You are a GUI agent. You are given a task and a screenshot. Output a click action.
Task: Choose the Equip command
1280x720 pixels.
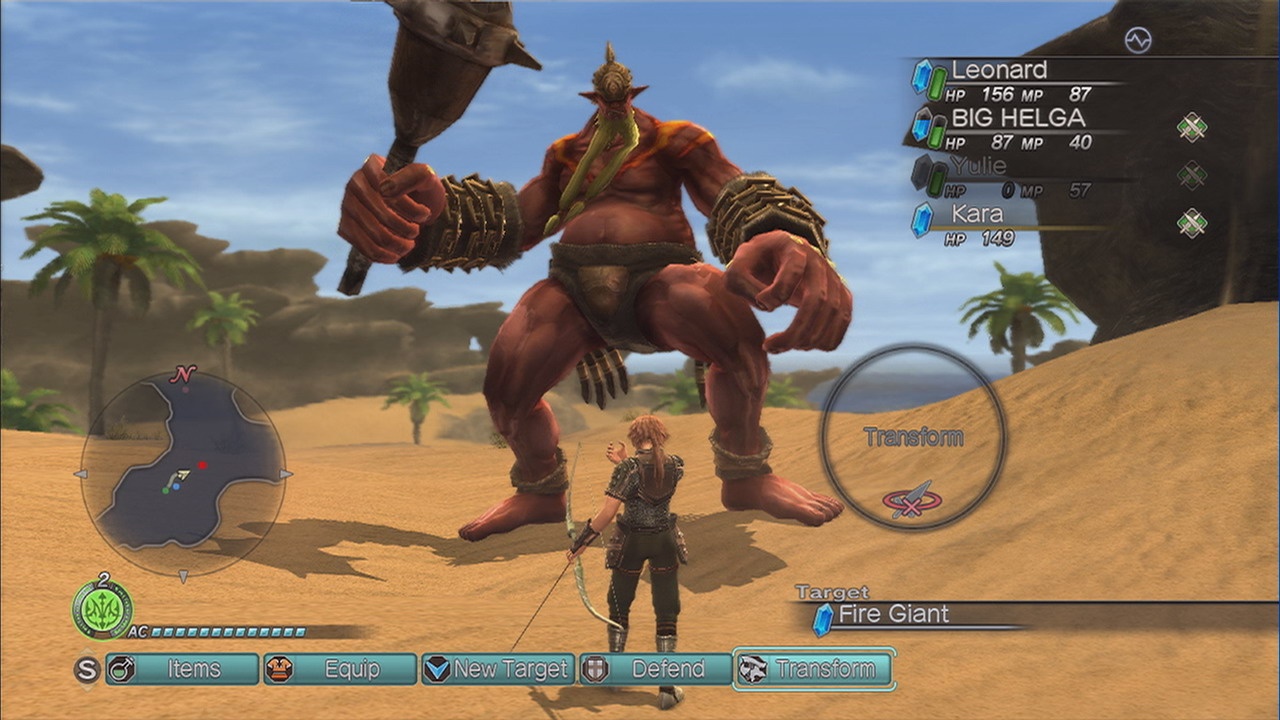340,669
